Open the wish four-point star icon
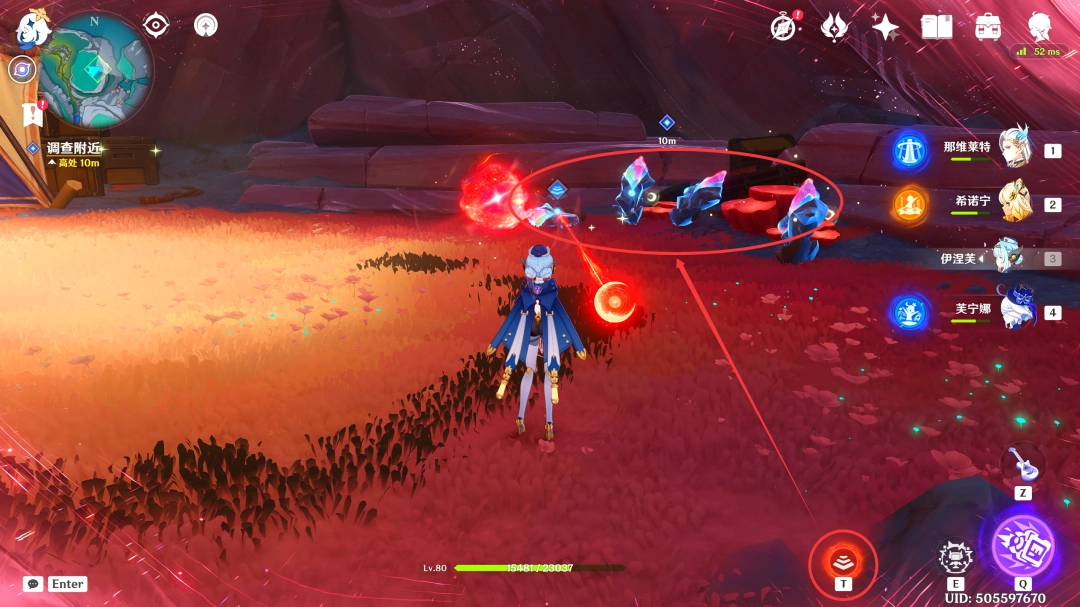Screen dimensions: 1080x607 (885, 27)
